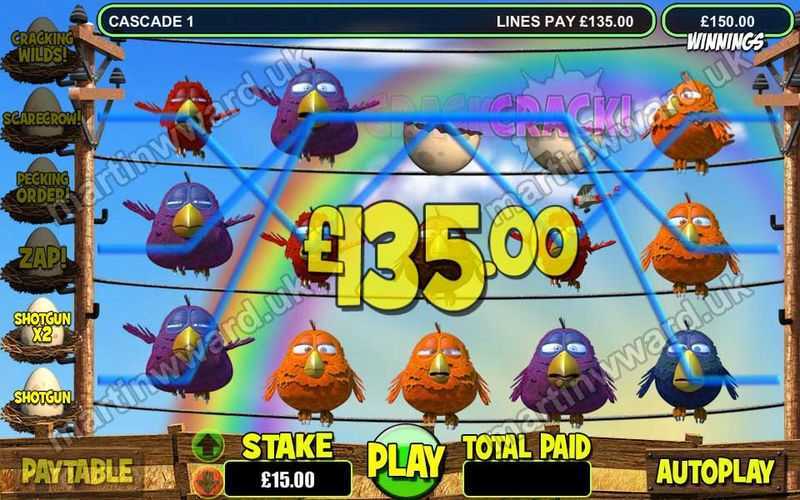Open the PAYTABLE screen
The height and width of the screenshot is (500, 800).
[77, 470]
